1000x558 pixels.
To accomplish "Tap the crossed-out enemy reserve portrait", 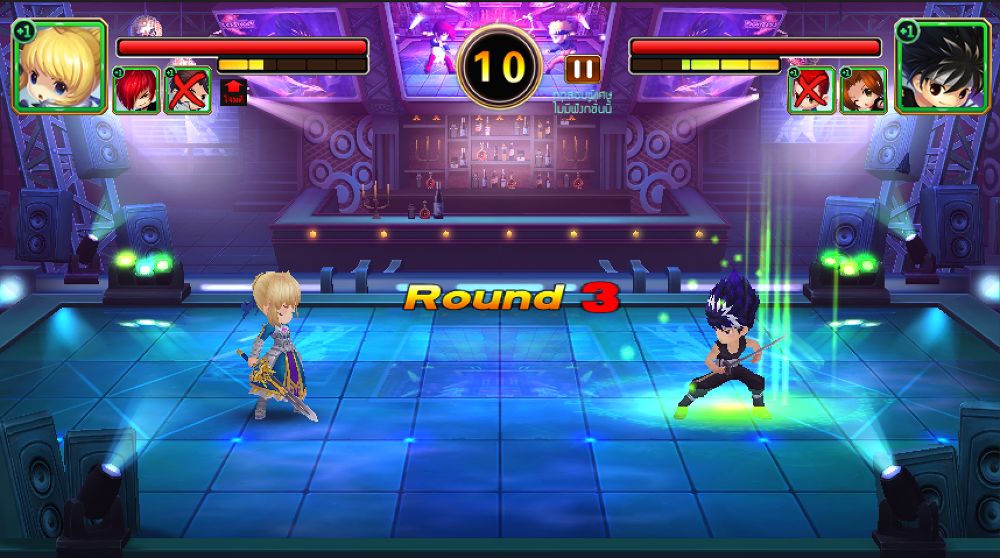I will point(811,91).
